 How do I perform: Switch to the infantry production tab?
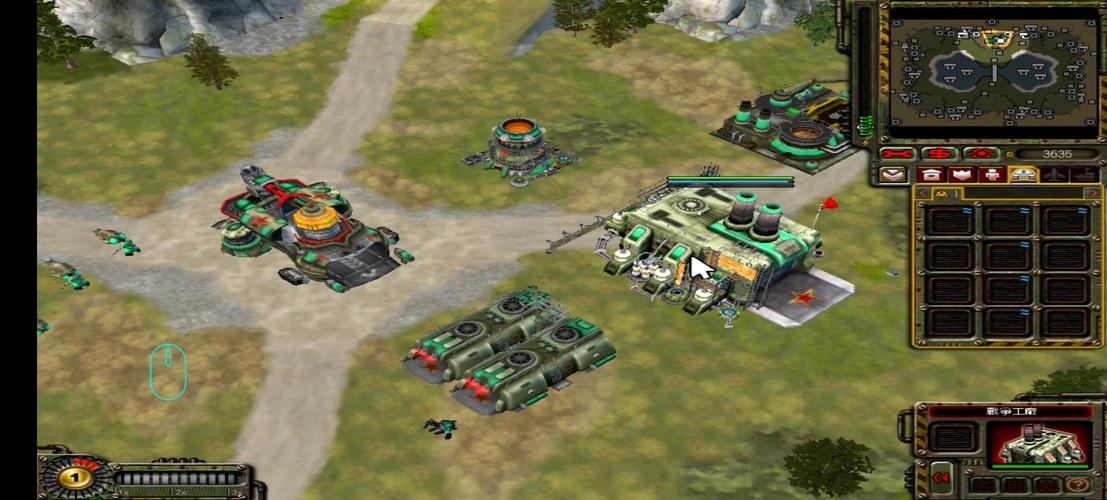pyautogui.click(x=992, y=175)
